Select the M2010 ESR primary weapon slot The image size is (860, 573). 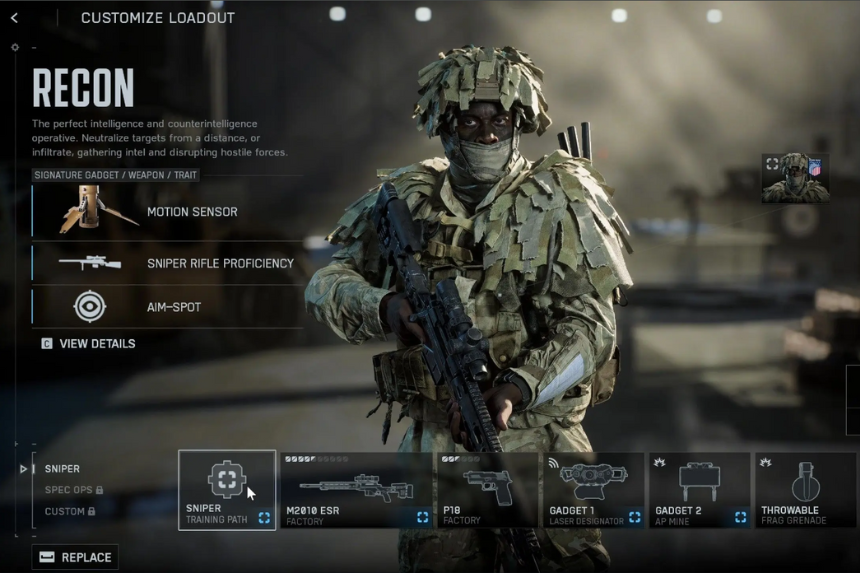pos(357,490)
